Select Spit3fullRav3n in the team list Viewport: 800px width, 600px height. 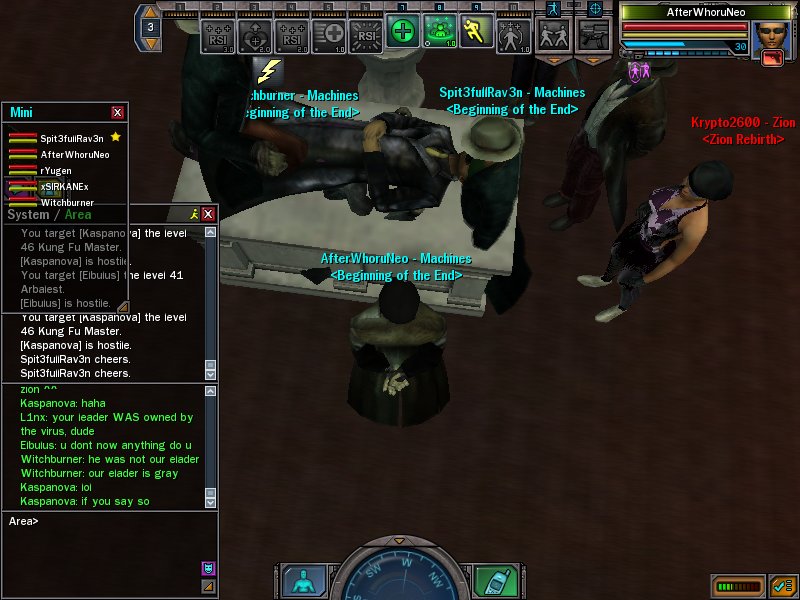pyautogui.click(x=72, y=138)
